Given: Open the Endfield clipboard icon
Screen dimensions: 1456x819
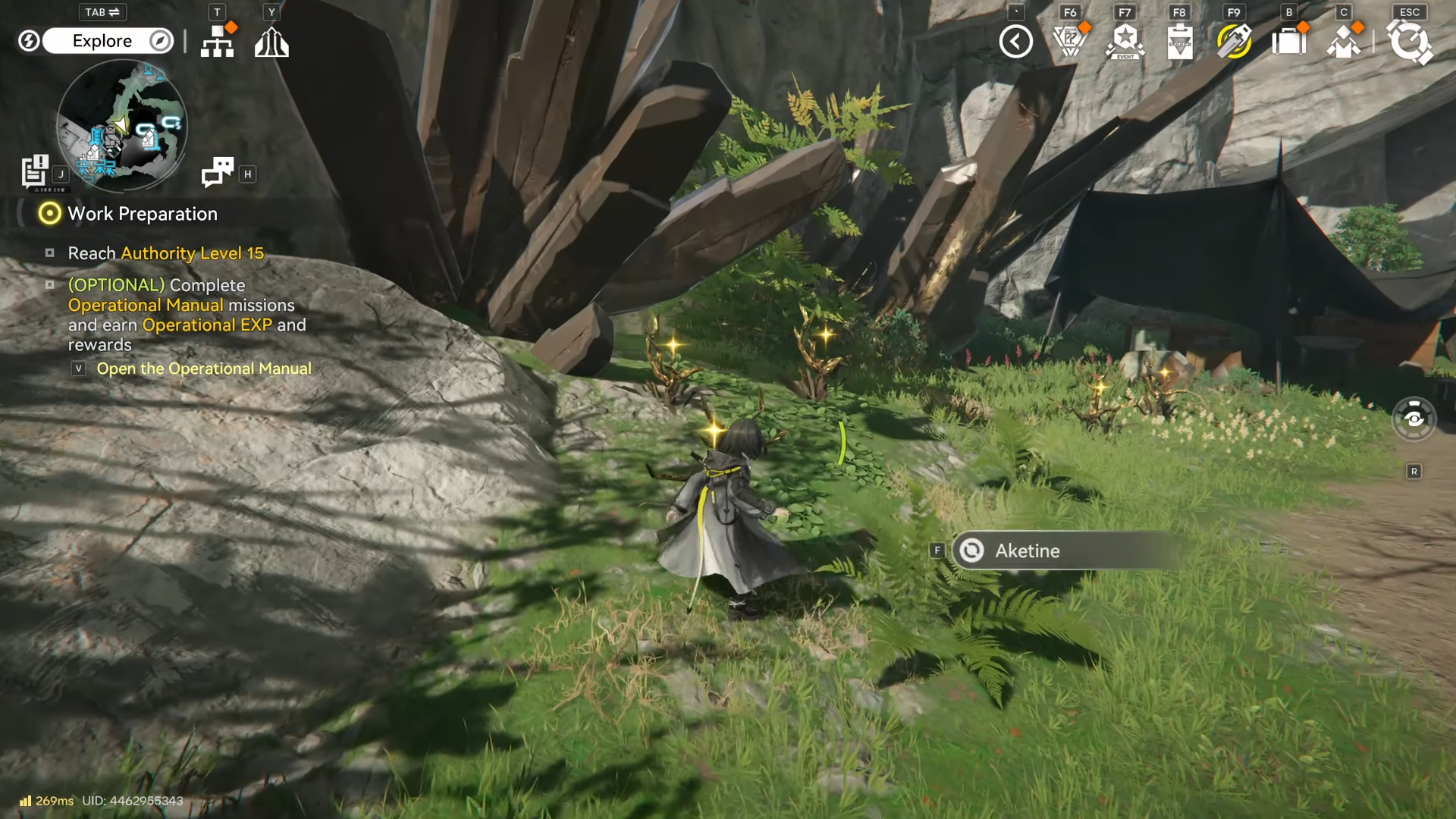Looking at the screenshot, I should click(x=1180, y=42).
